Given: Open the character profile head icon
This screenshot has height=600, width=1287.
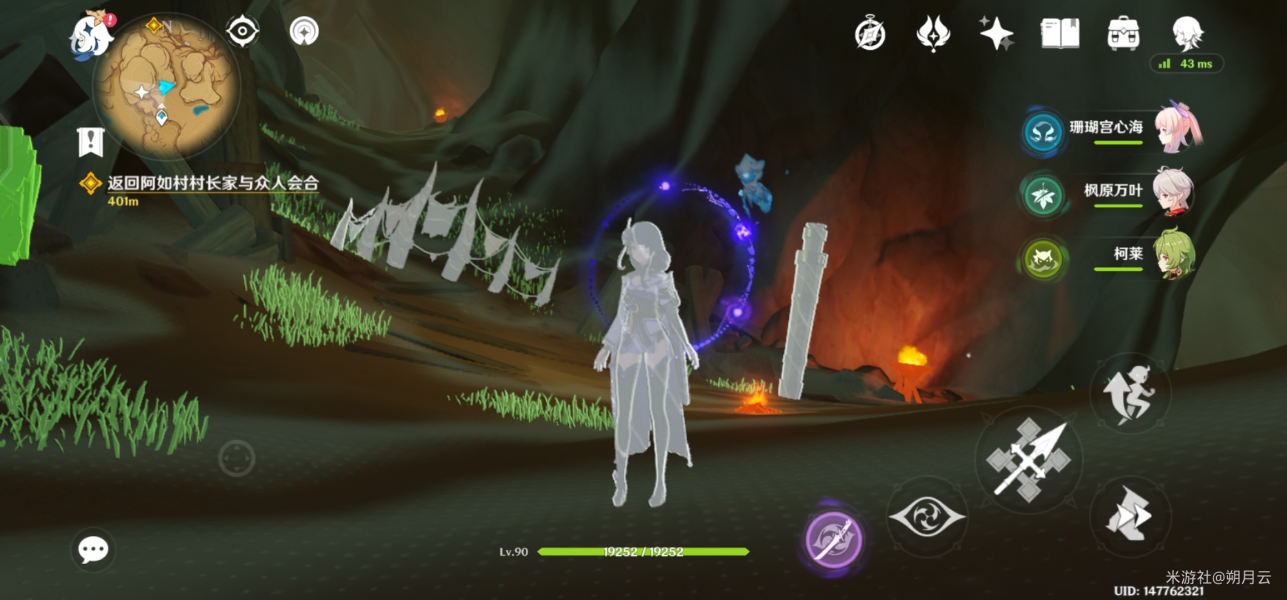Looking at the screenshot, I should (x=1187, y=32).
